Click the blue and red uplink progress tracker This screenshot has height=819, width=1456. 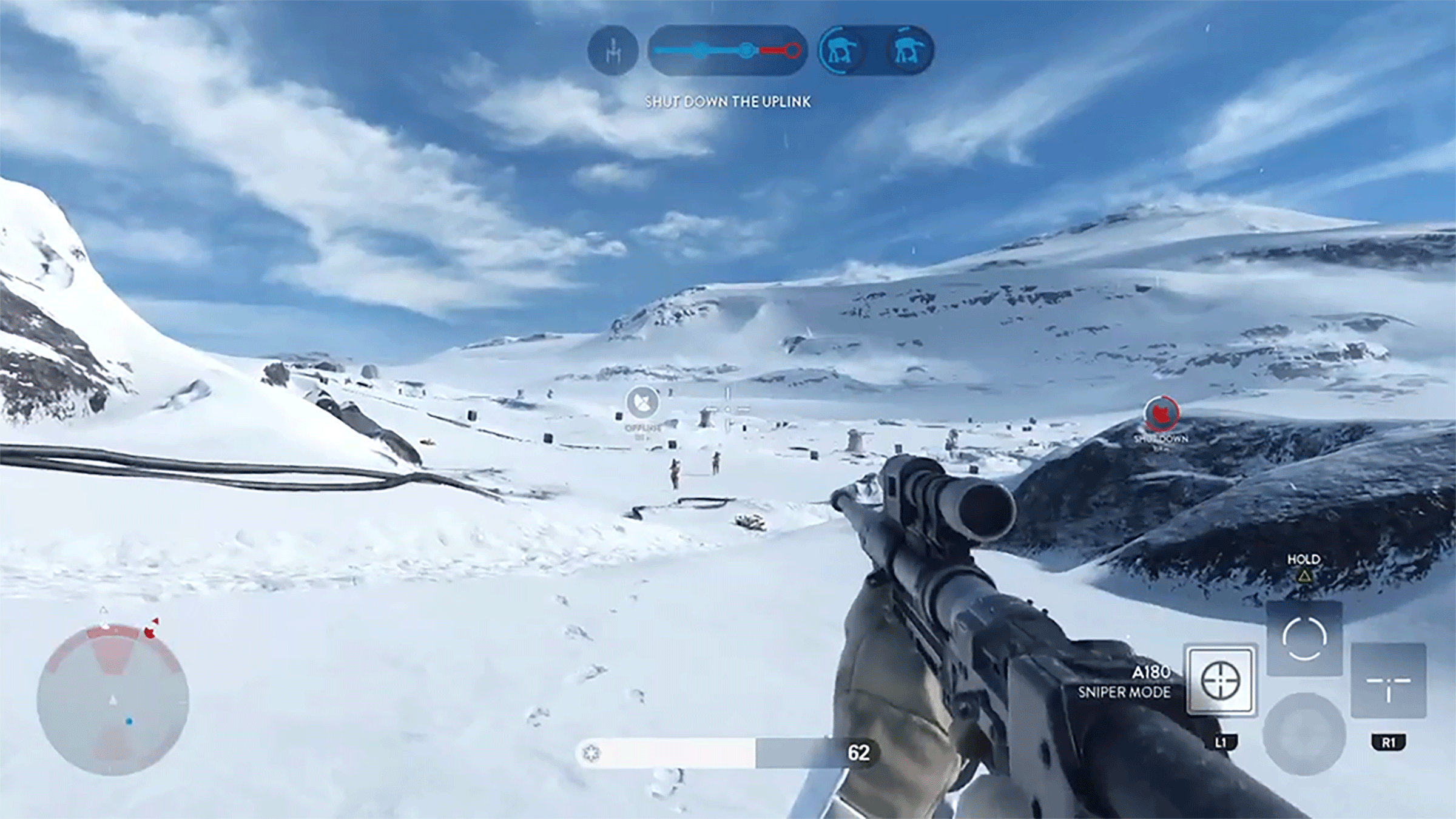(727, 51)
